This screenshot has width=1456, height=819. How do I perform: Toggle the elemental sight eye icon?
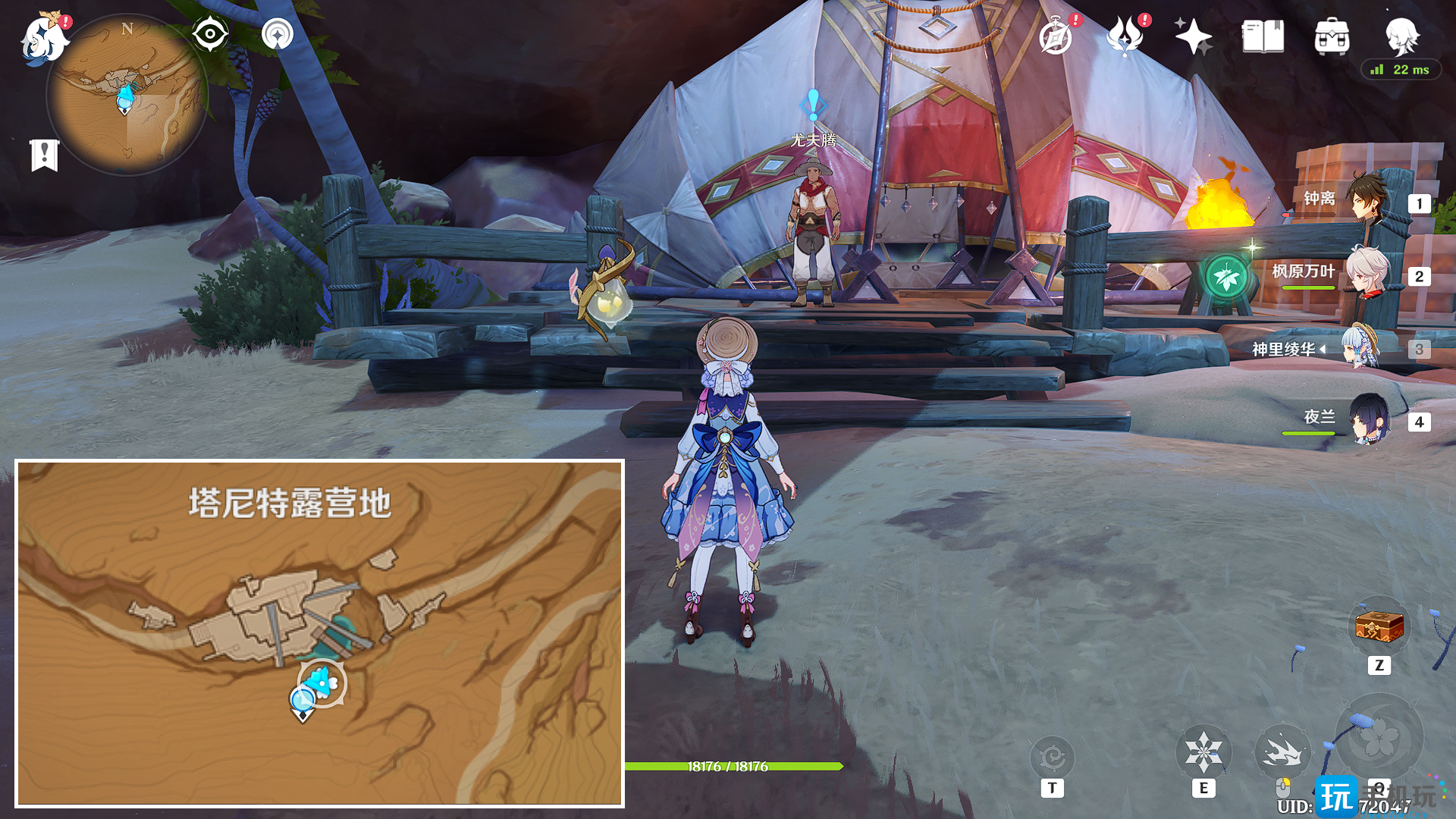(x=209, y=34)
